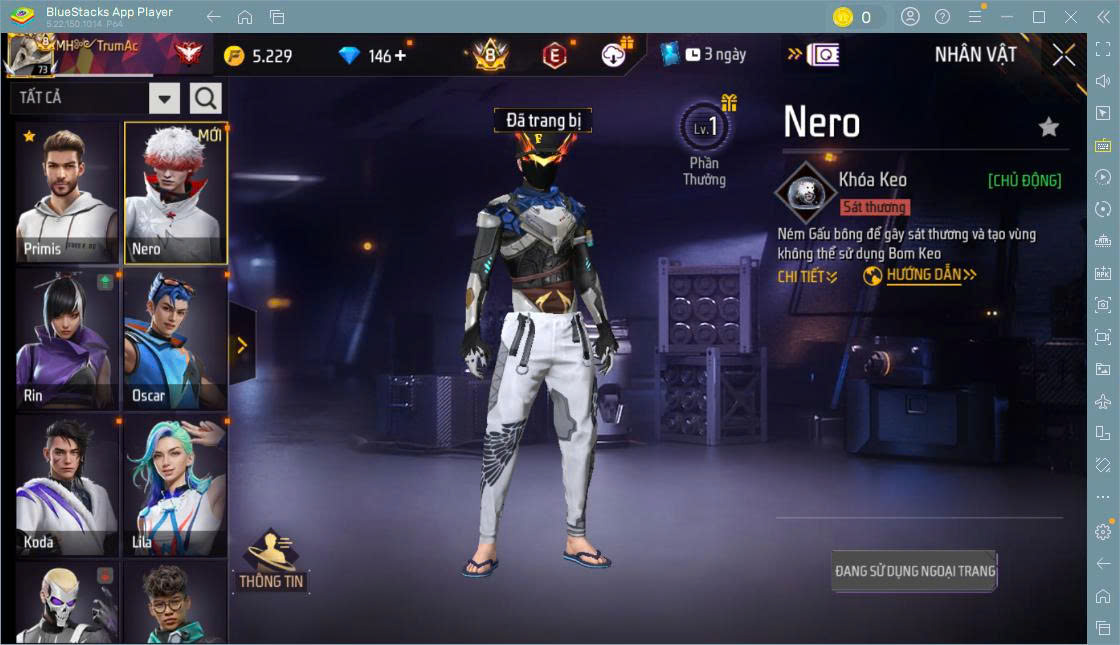This screenshot has width=1120, height=645.
Task: Click the Khóa Keo skill icon
Action: [x=803, y=191]
